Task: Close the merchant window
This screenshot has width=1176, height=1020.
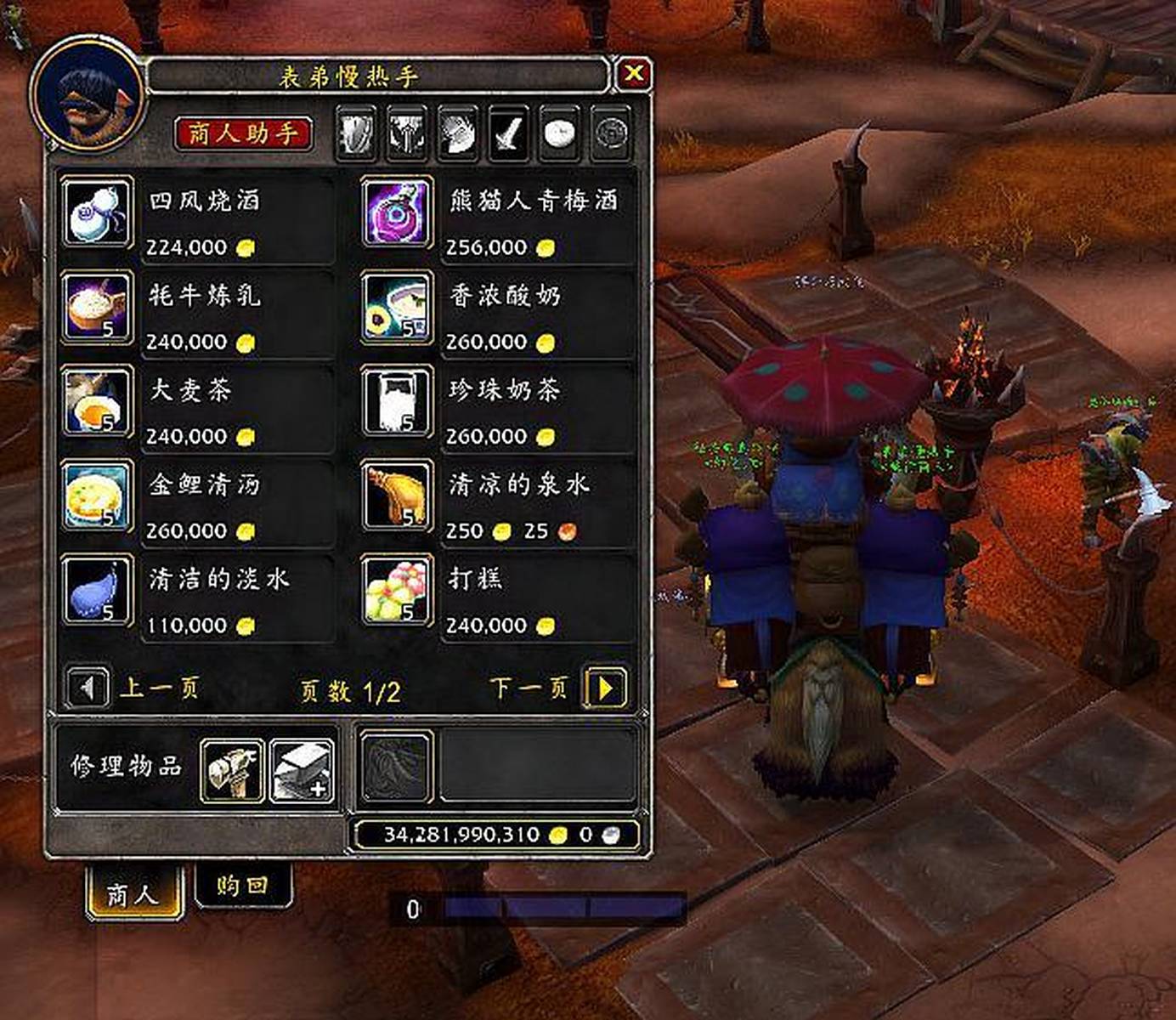Action: (633, 74)
